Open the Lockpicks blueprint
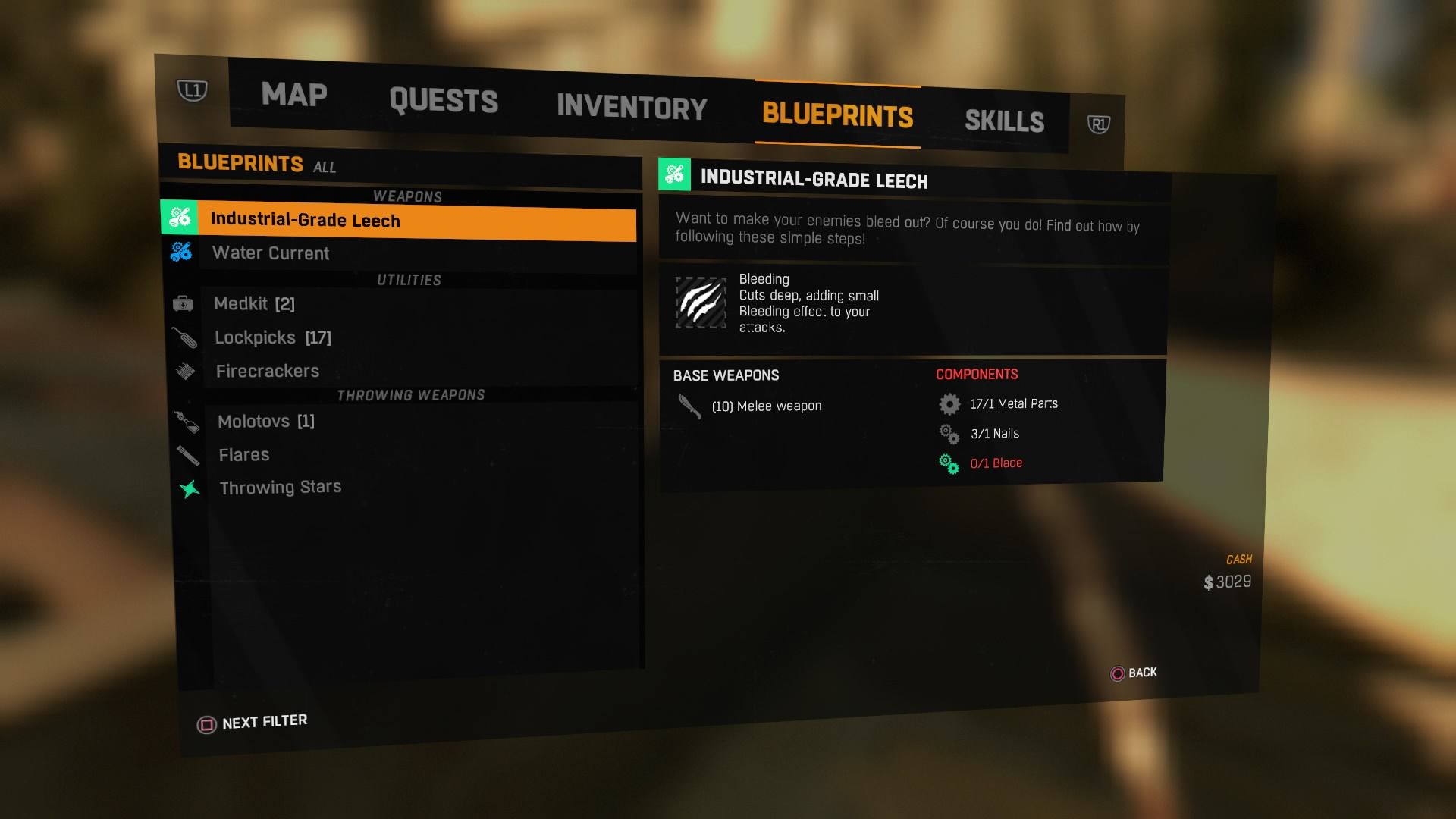 pyautogui.click(x=273, y=337)
